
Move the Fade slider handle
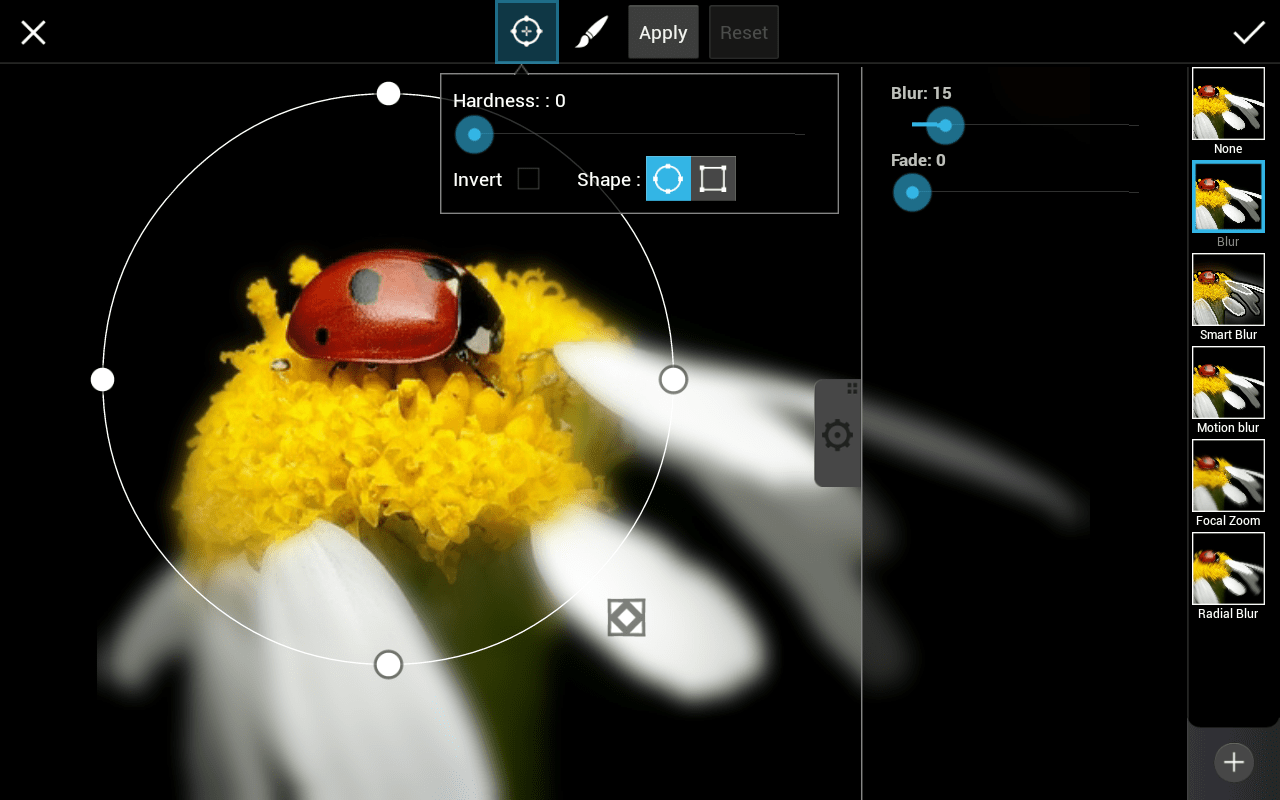[911, 192]
